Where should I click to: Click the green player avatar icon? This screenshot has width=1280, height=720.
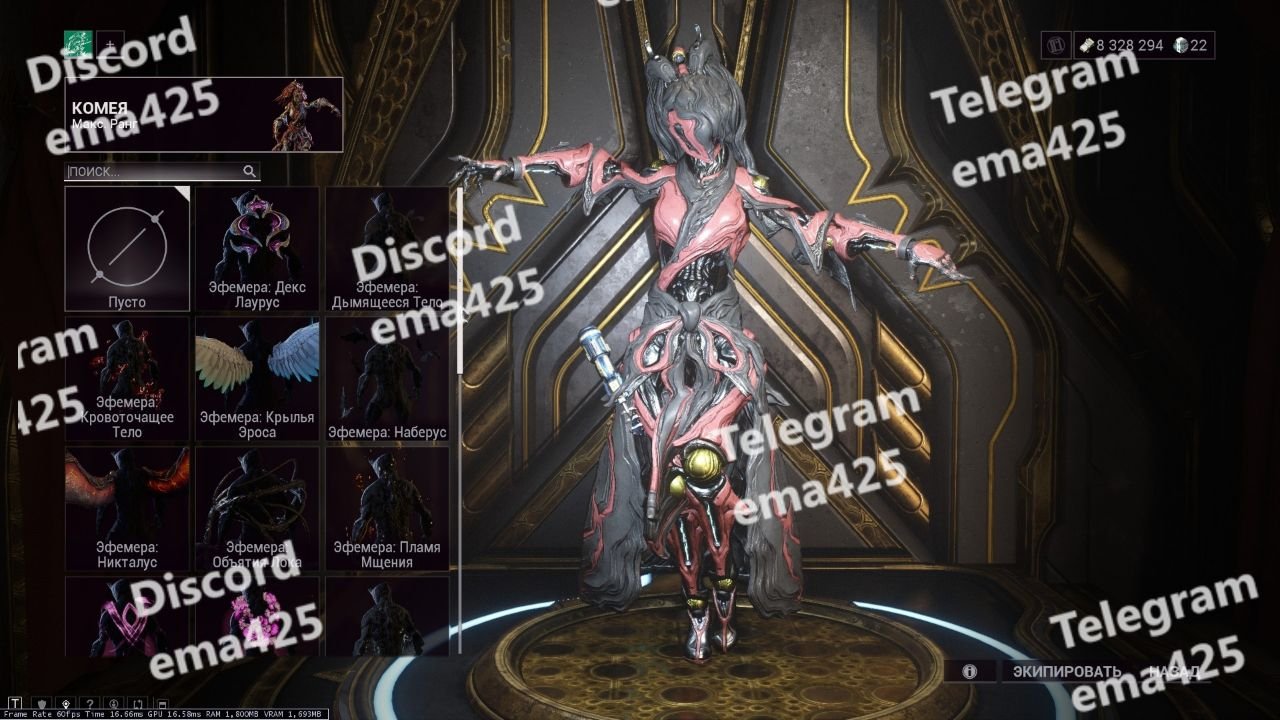(78, 43)
